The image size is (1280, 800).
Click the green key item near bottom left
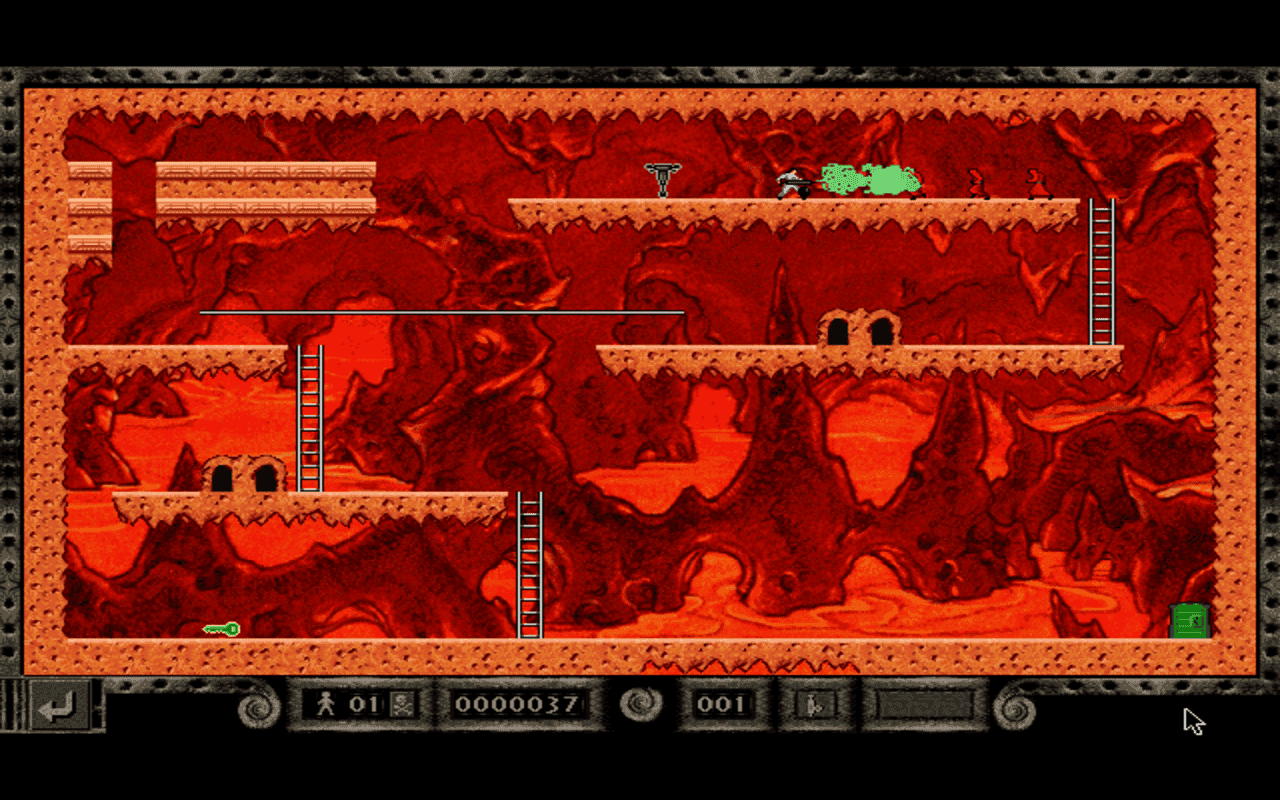(222, 628)
